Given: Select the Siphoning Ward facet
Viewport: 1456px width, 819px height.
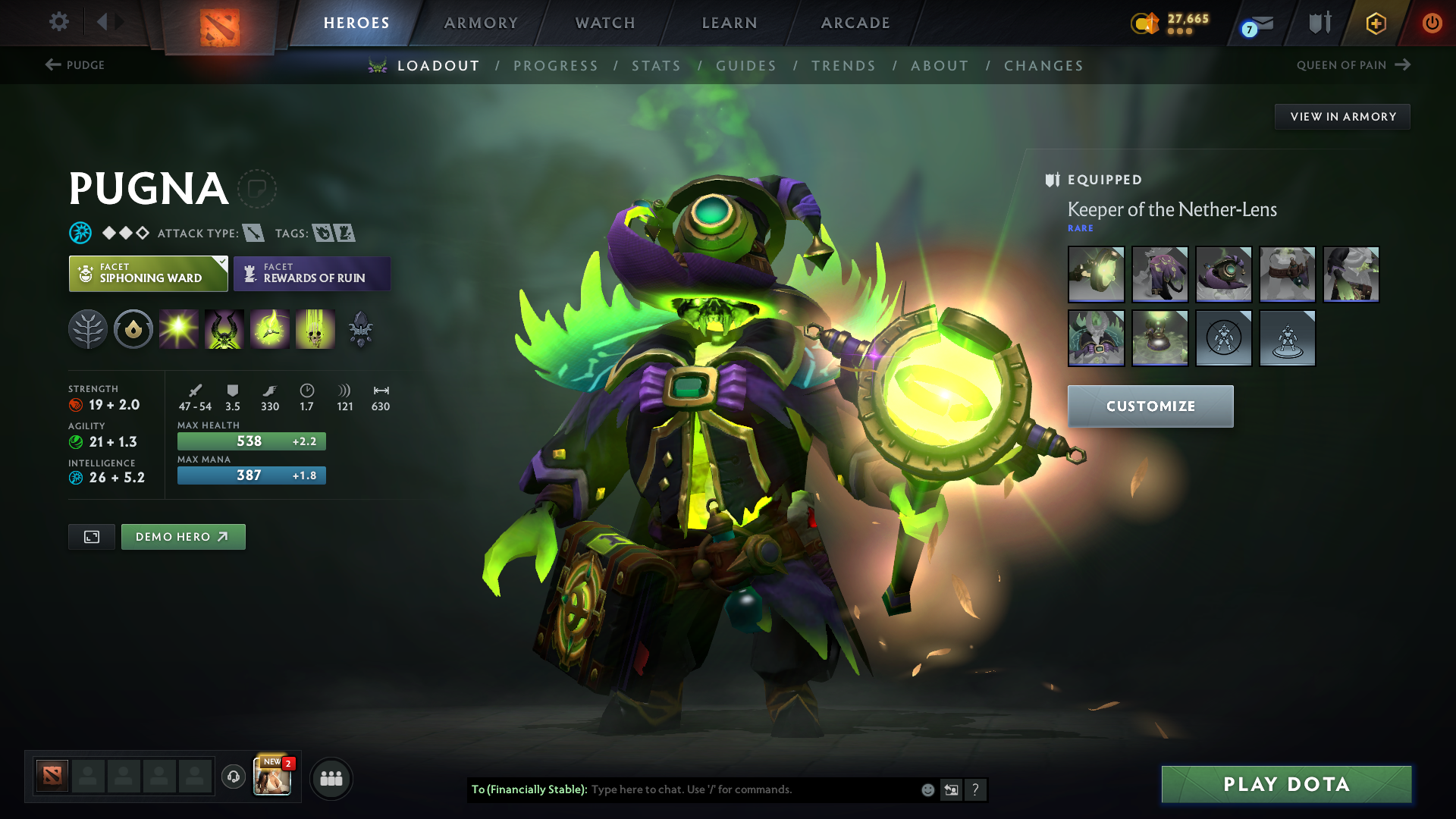Looking at the screenshot, I should pyautogui.click(x=148, y=273).
